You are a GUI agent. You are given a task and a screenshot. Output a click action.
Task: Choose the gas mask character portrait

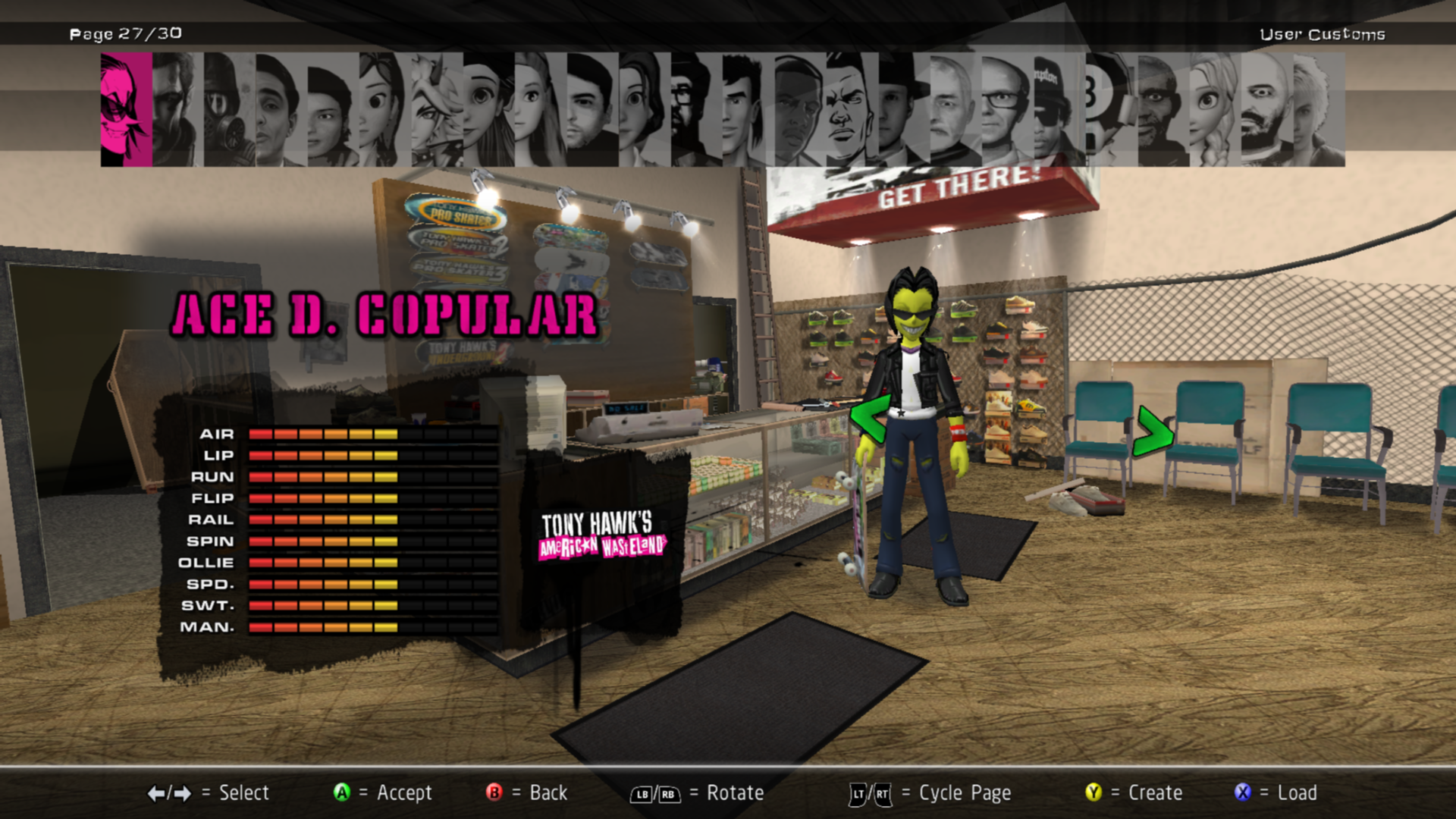[x=229, y=110]
